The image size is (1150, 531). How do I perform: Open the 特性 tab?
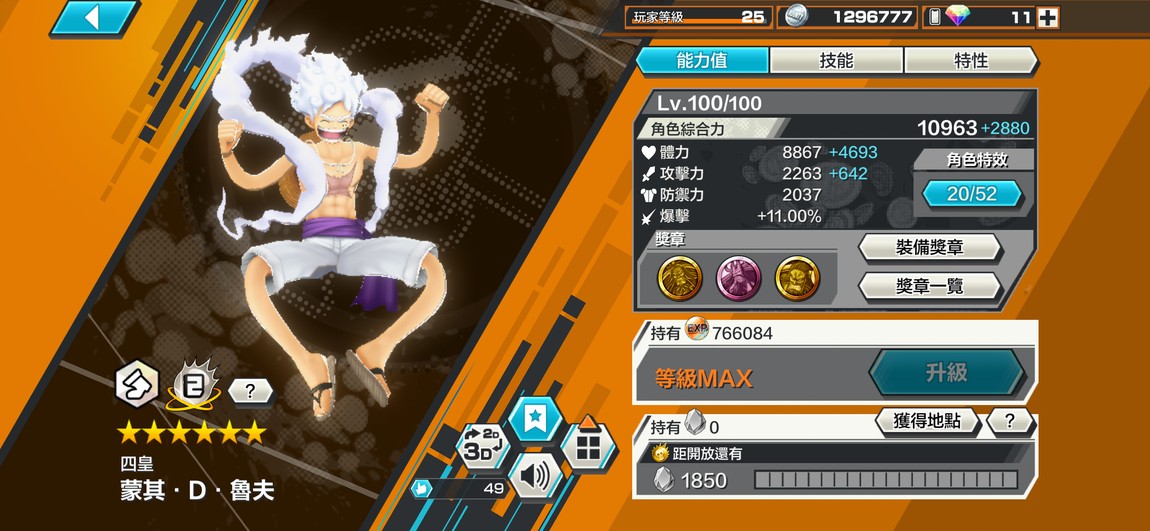pyautogui.click(x=970, y=61)
